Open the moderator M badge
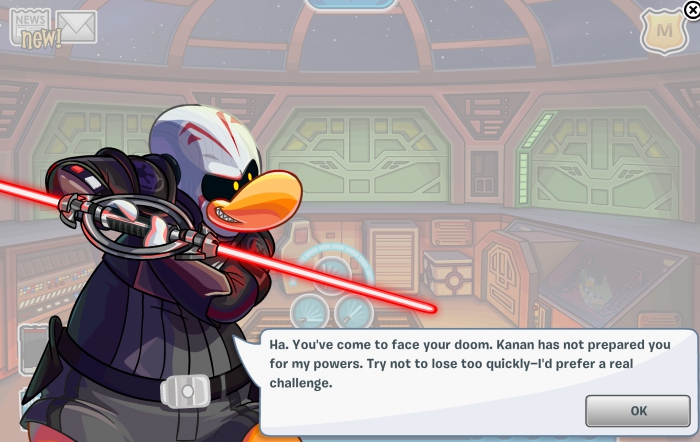This screenshot has width=700, height=442. pos(663,33)
